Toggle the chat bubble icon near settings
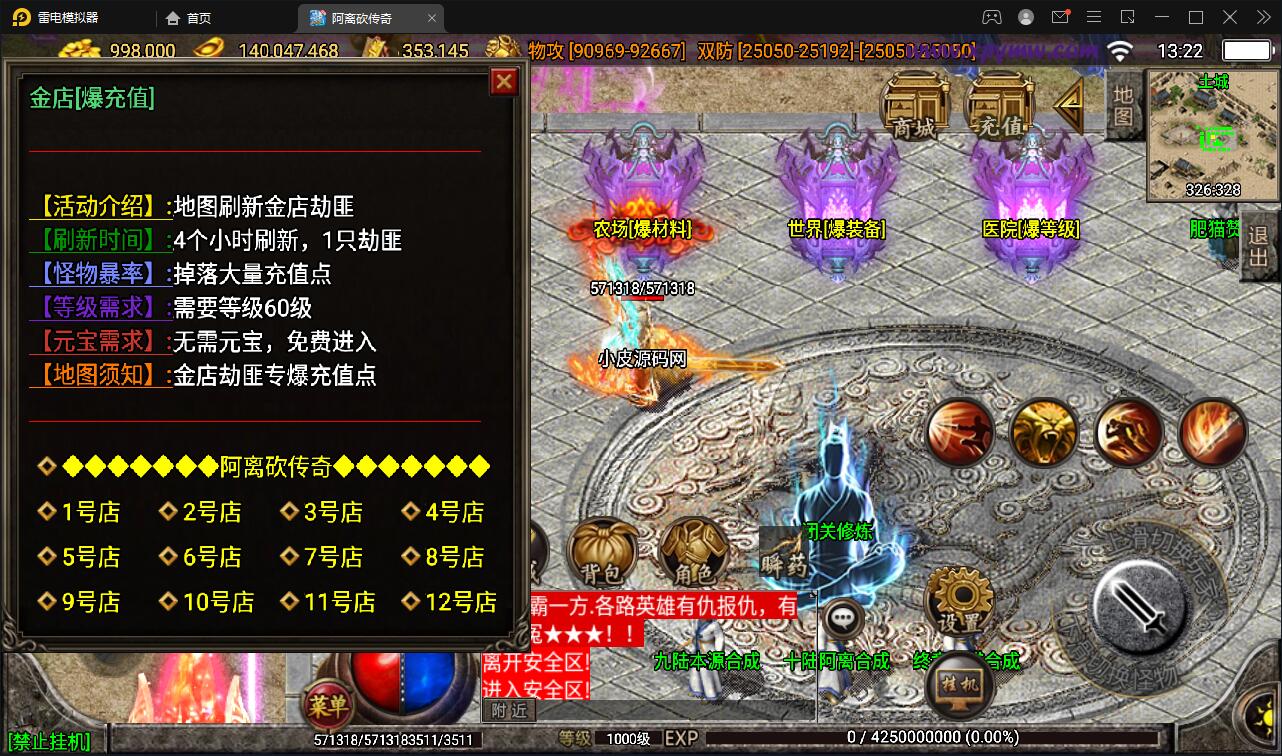 [x=843, y=618]
